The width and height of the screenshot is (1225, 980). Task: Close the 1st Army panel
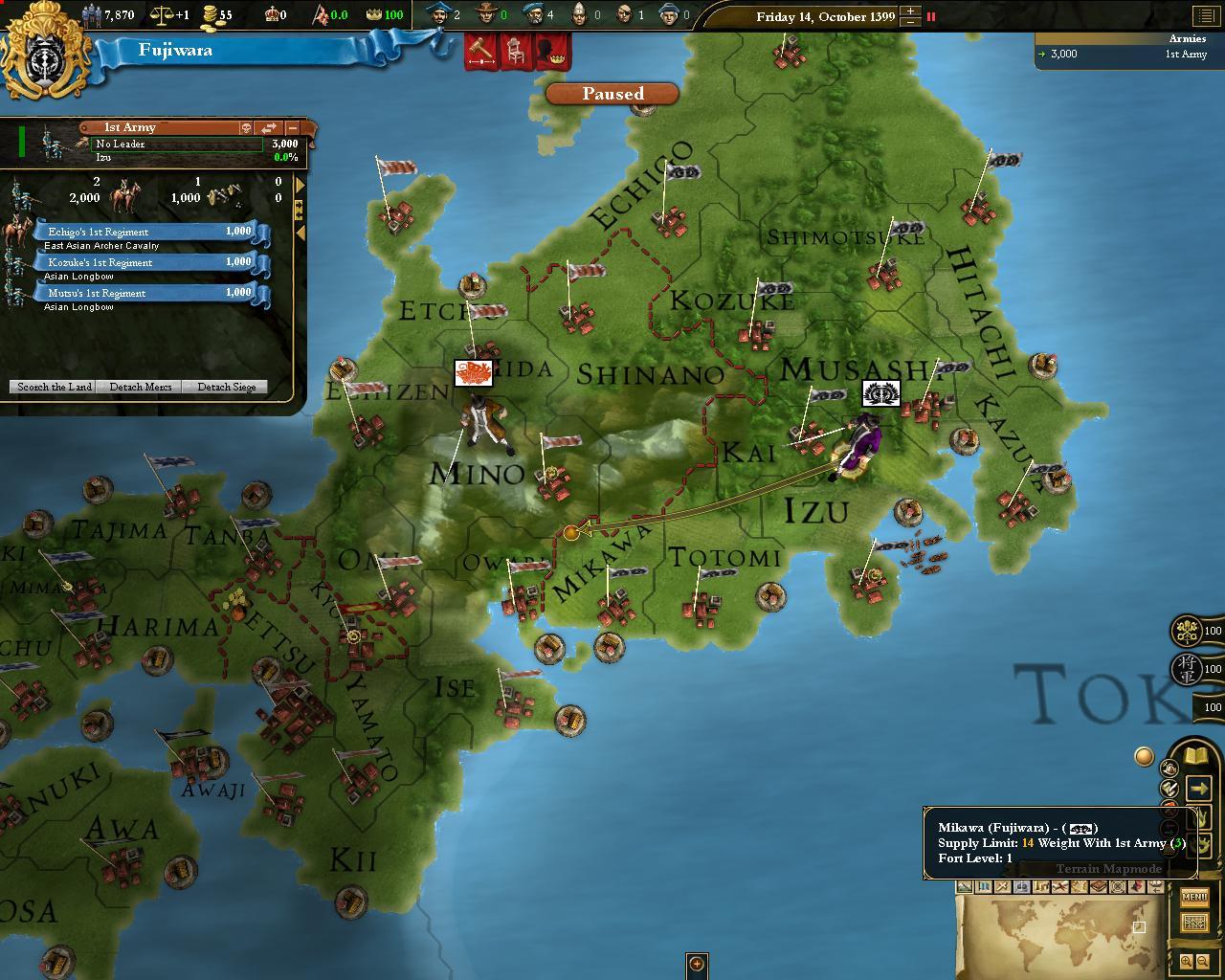click(x=293, y=127)
